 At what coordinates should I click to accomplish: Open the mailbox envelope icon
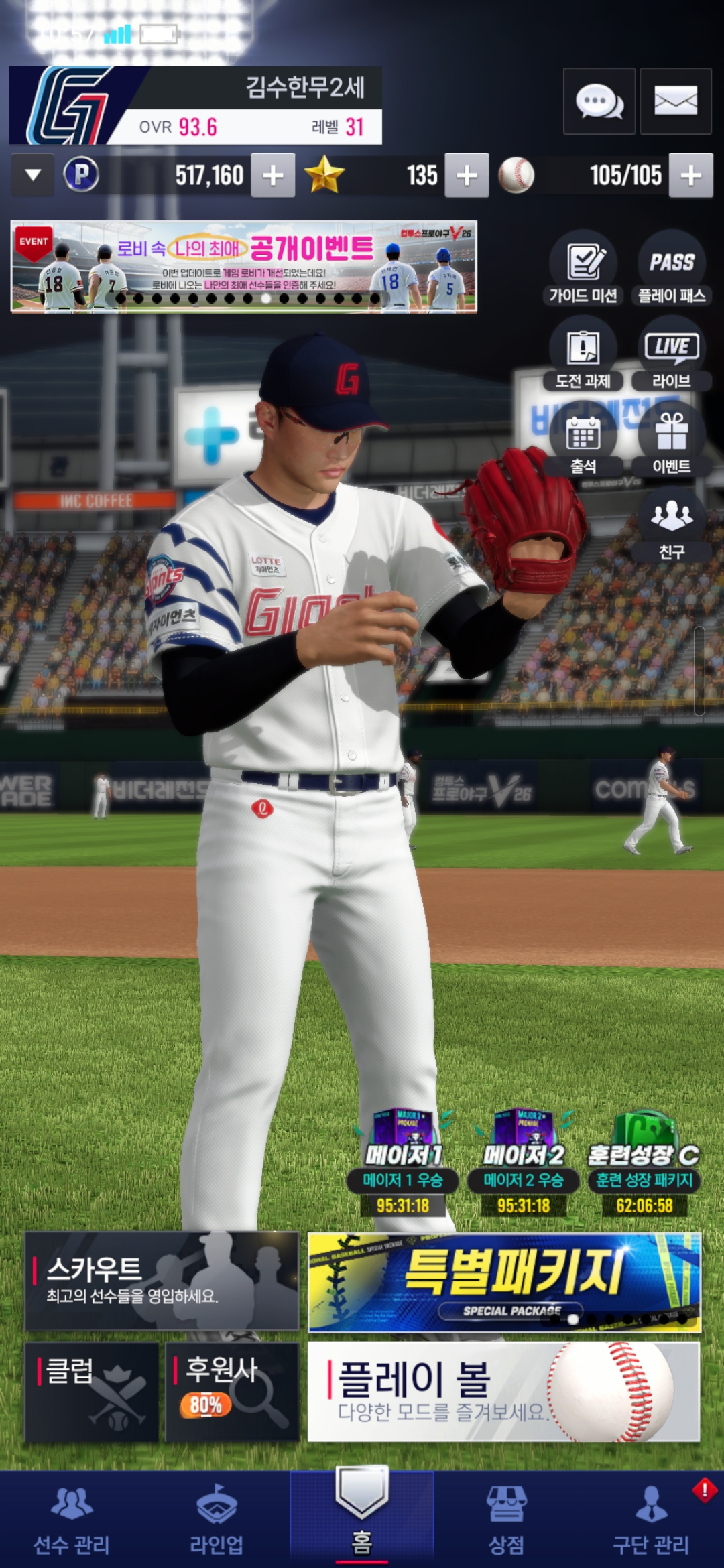pyautogui.click(x=675, y=102)
